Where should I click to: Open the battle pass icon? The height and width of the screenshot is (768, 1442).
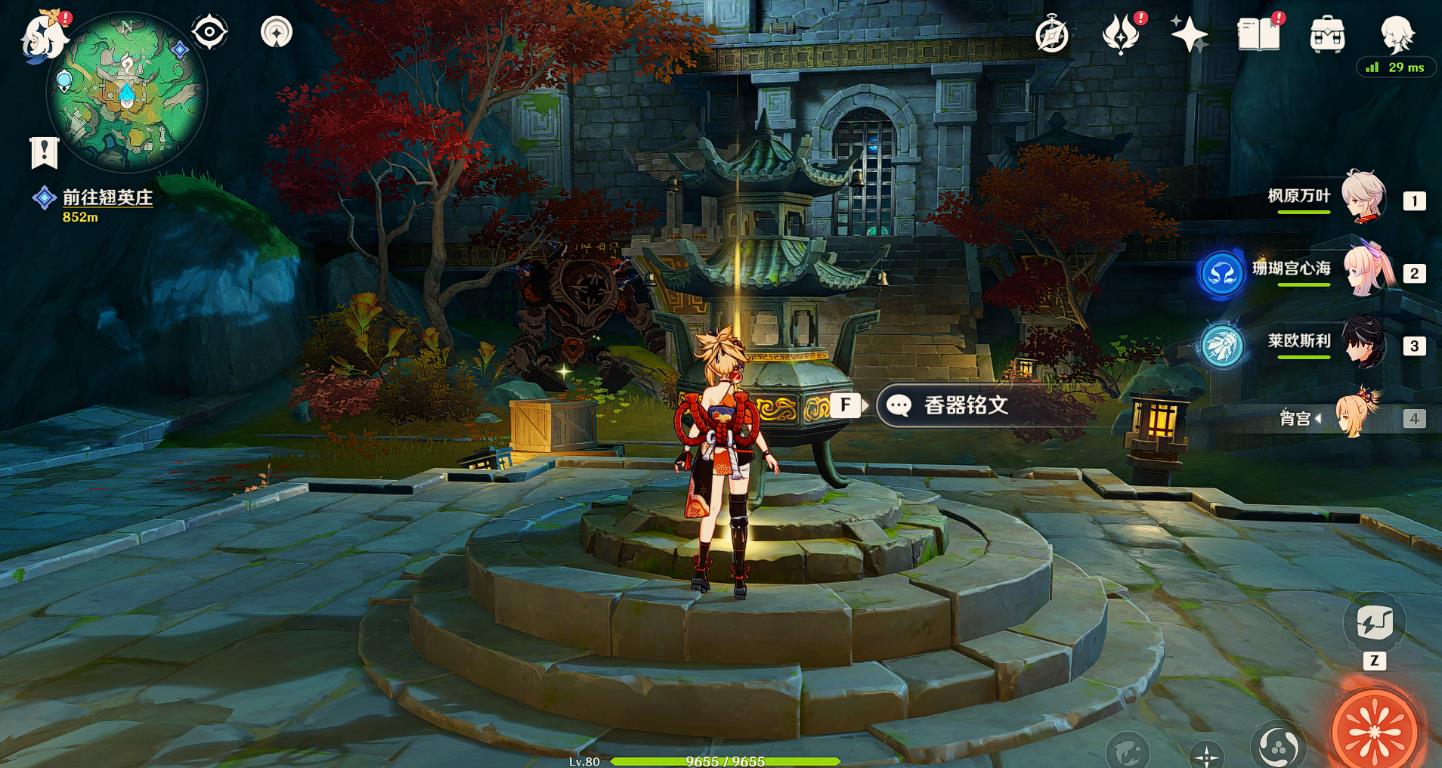pyautogui.click(x=1121, y=36)
